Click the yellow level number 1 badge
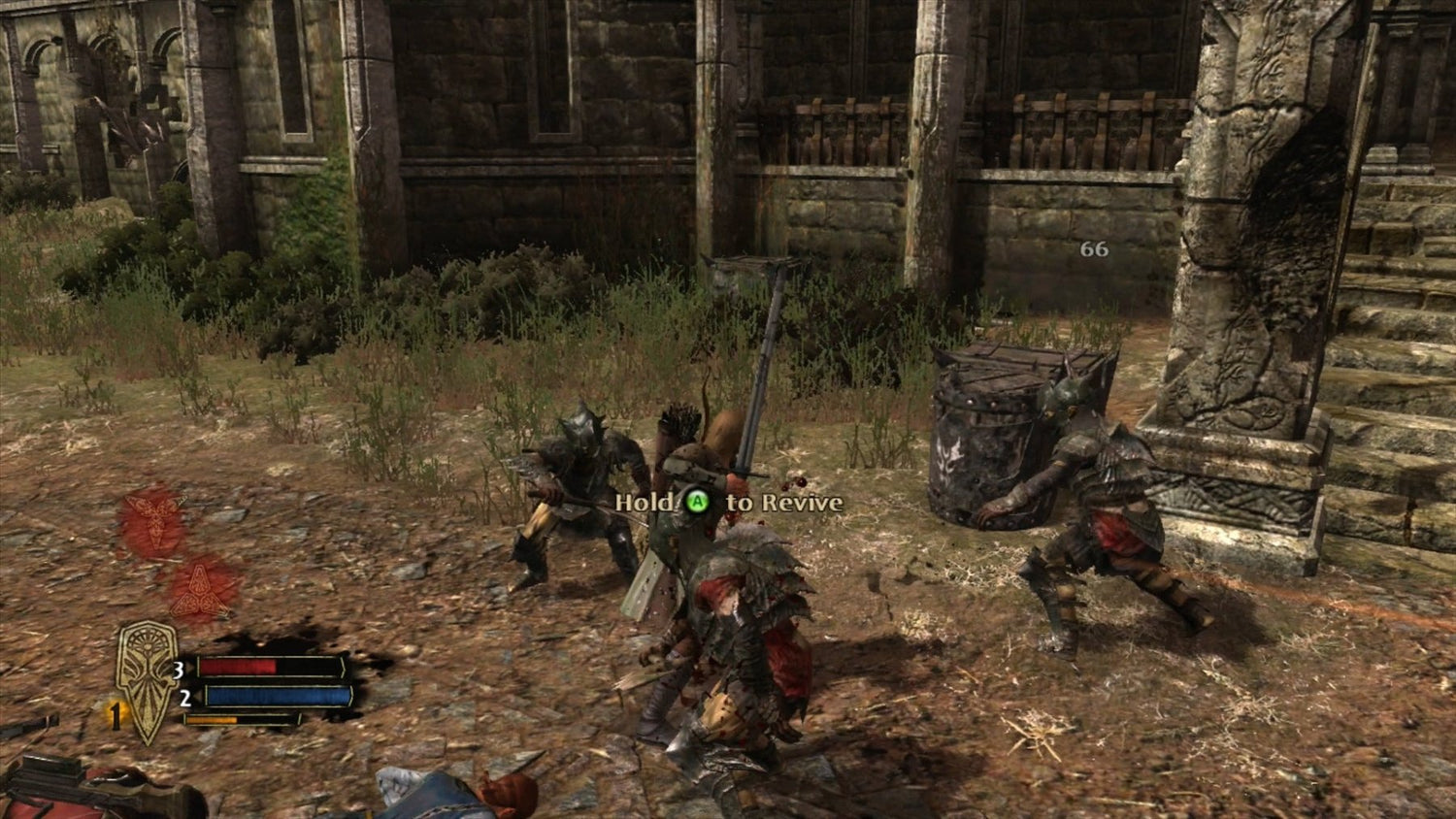This screenshot has width=1456, height=819. [x=115, y=718]
